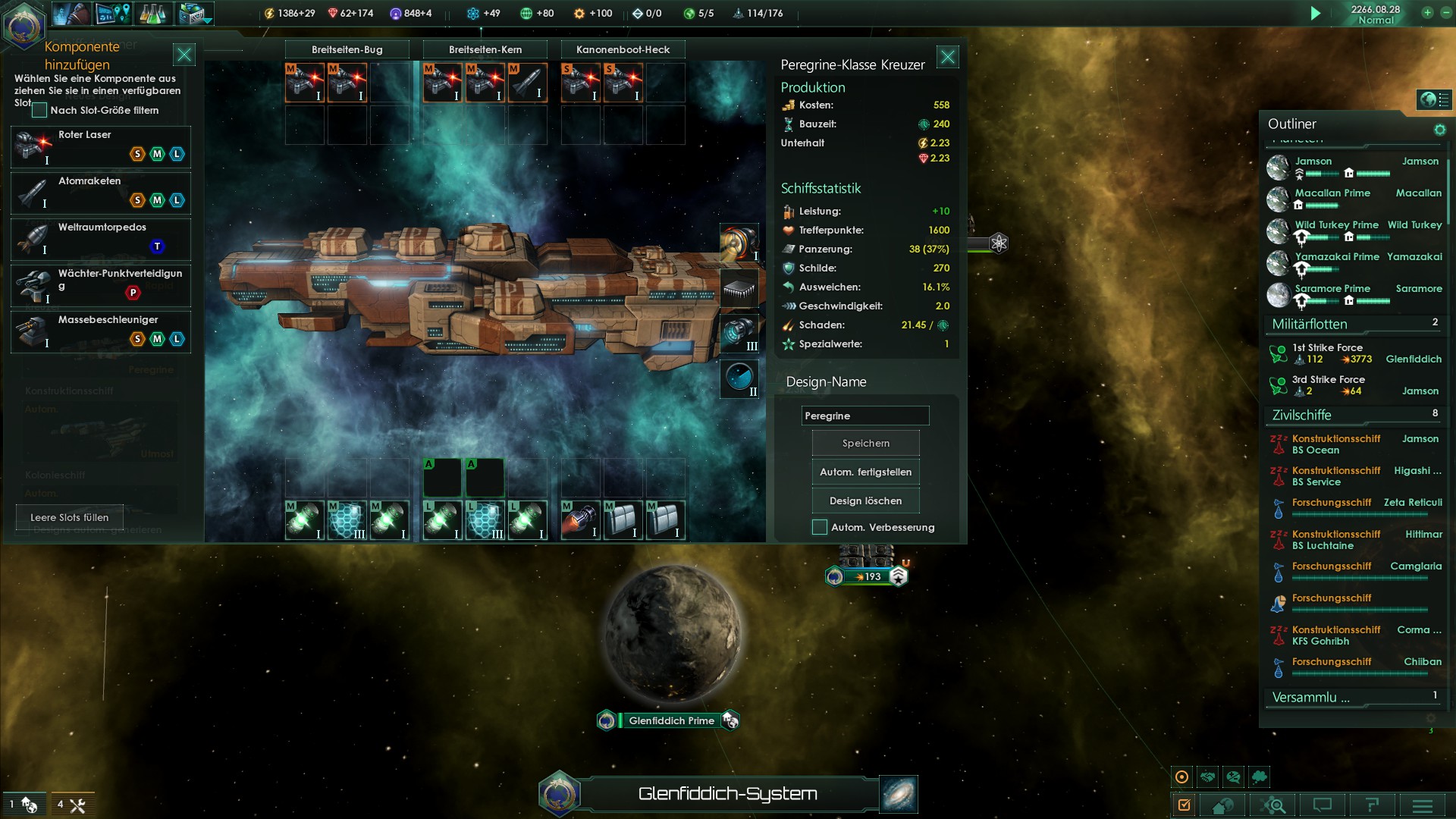The width and height of the screenshot is (1456, 819).
Task: Select Wächter-Punktverteidigung component
Action: pos(101,285)
